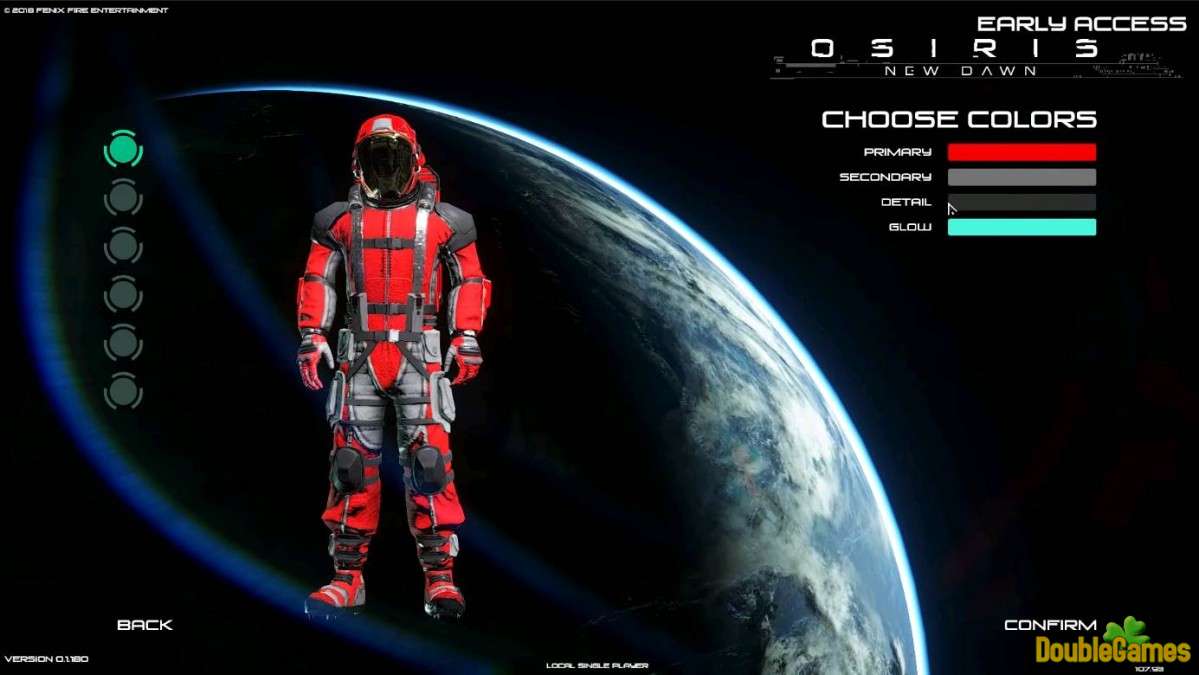
Task: Select the highlighted green suit preset circle
Action: pyautogui.click(x=123, y=149)
